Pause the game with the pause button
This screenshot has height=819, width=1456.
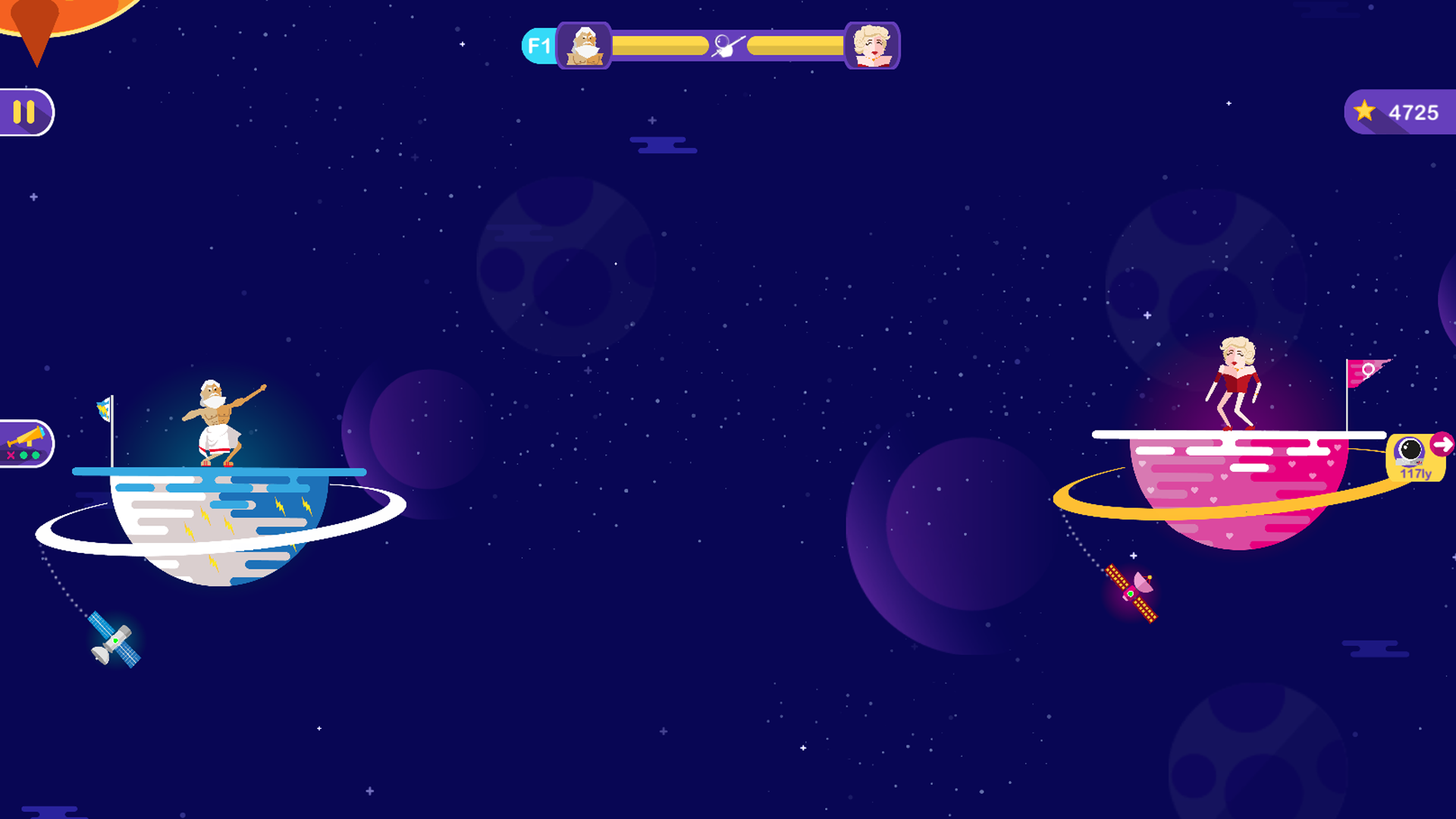coord(25,112)
